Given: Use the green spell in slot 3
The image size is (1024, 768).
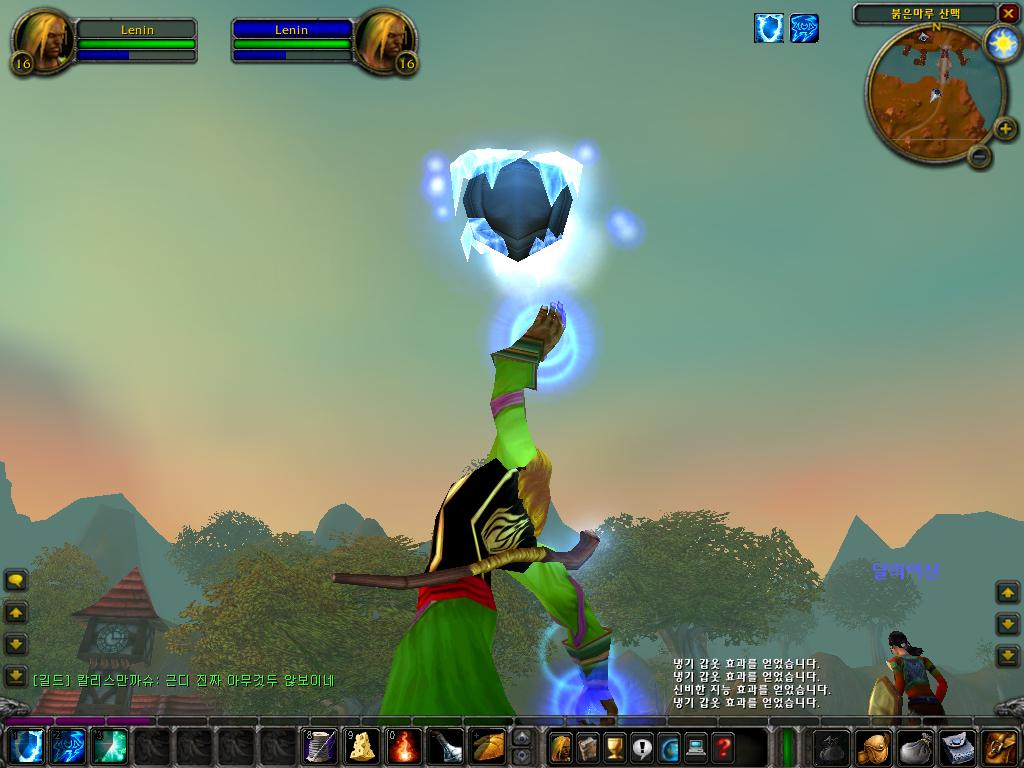Looking at the screenshot, I should 112,747.
